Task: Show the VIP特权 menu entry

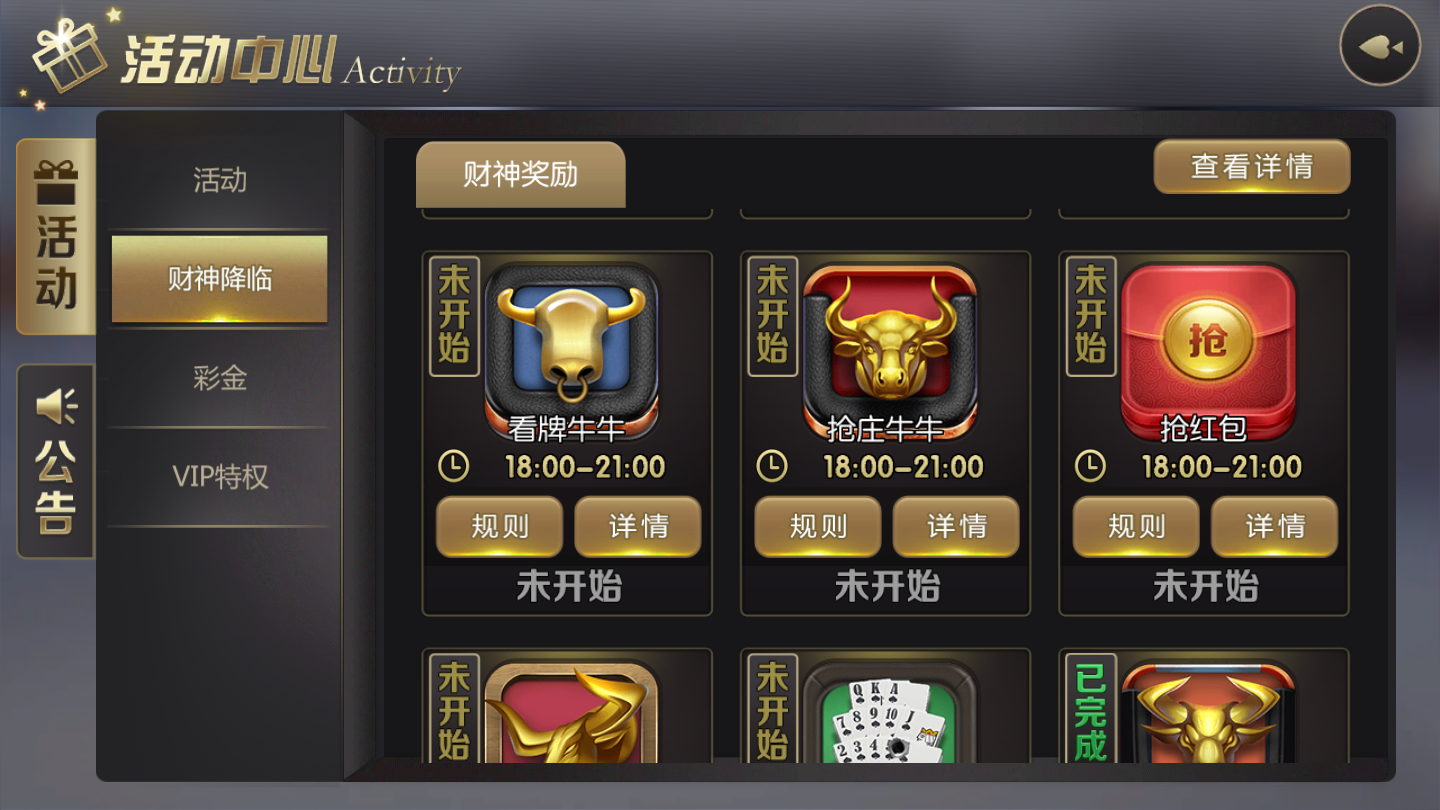Action: tap(220, 477)
